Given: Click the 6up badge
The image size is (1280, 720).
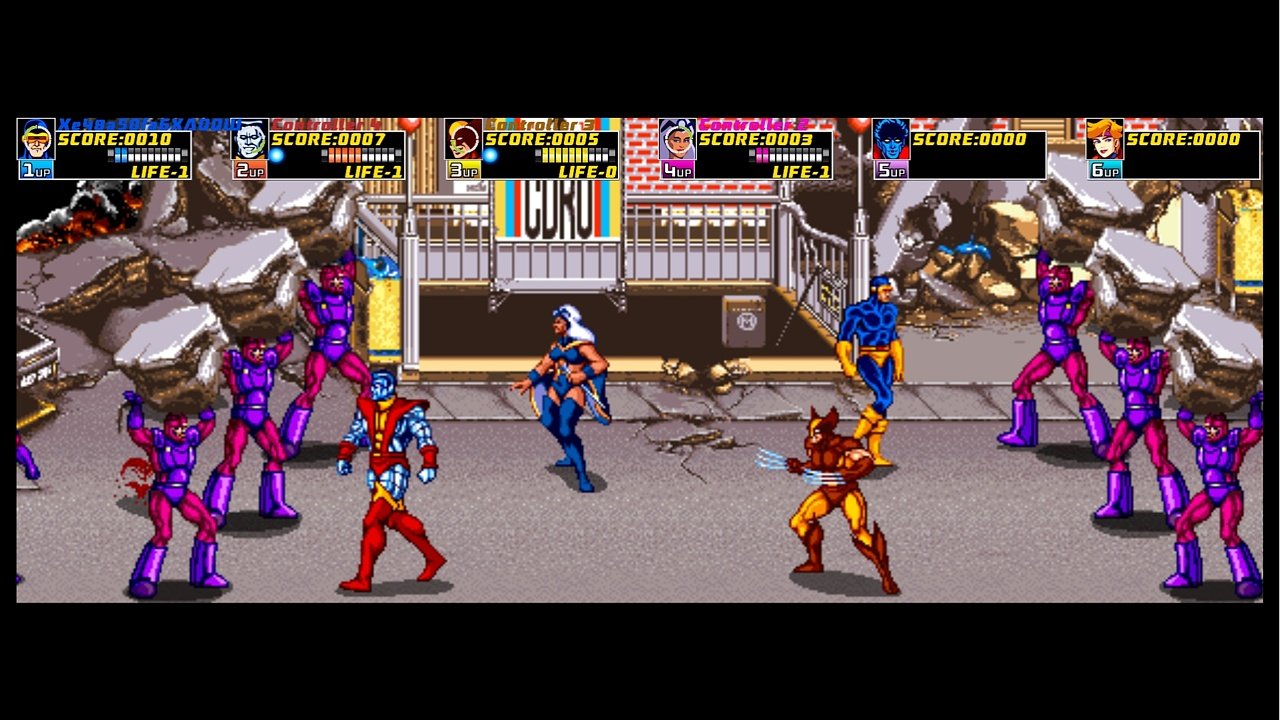Looking at the screenshot, I should pyautogui.click(x=1106, y=172).
